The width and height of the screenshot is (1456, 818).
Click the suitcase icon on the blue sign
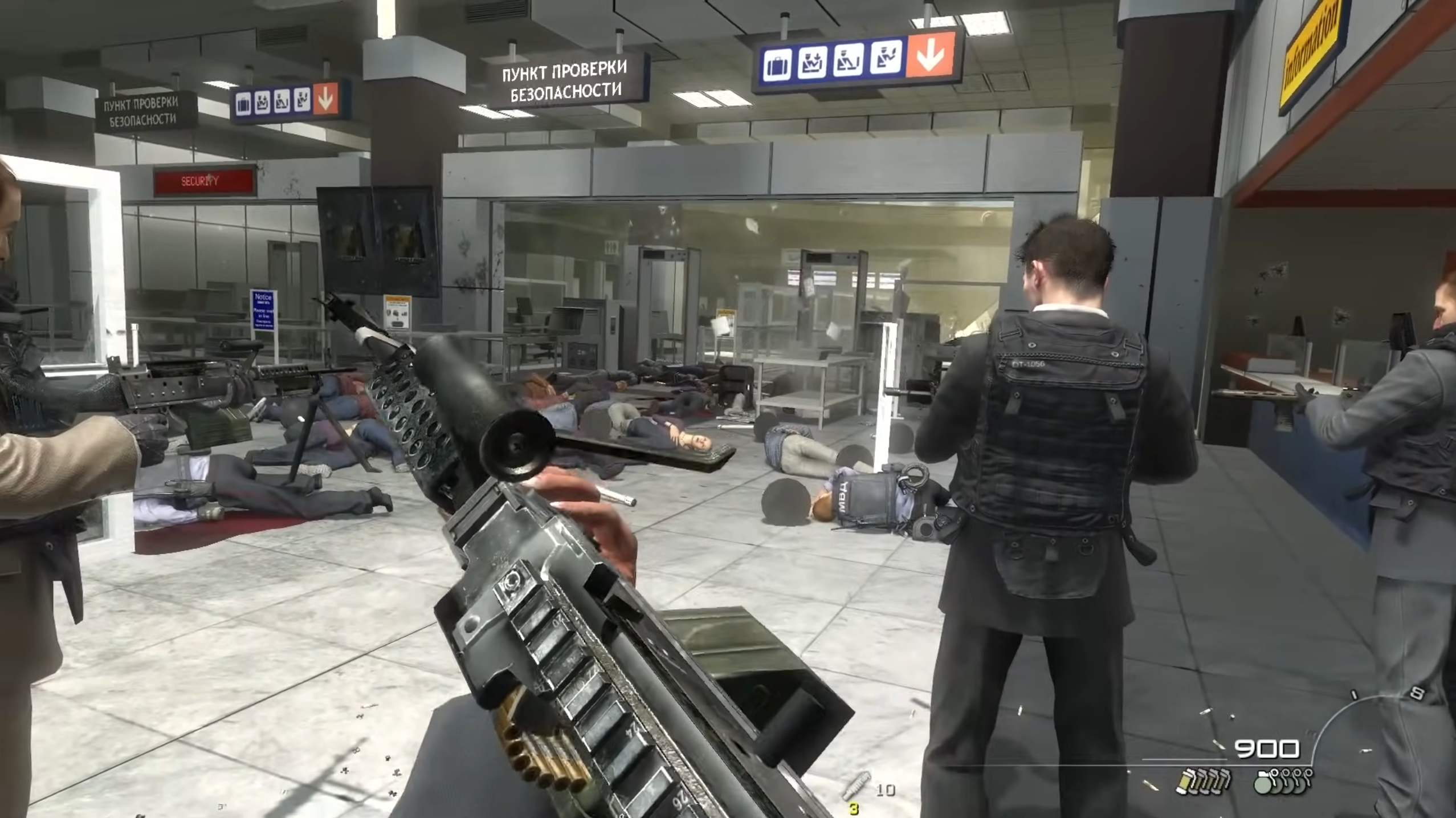778,64
